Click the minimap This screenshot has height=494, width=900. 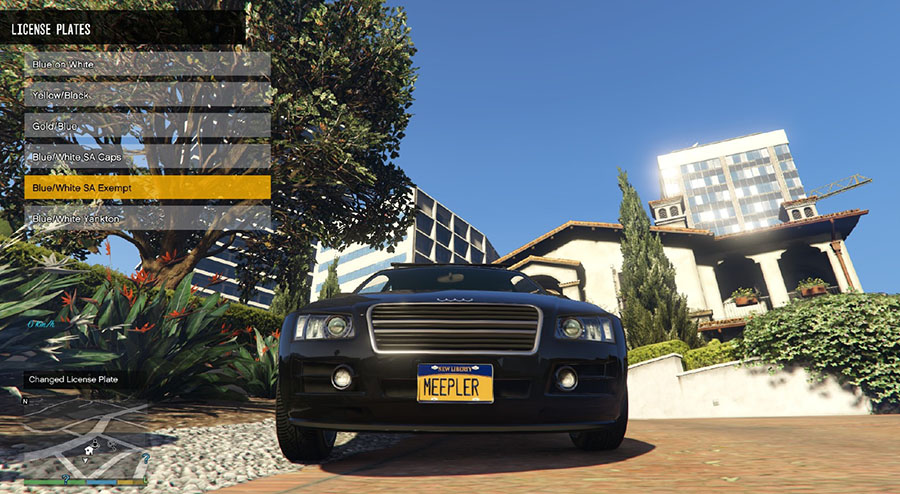point(85,437)
